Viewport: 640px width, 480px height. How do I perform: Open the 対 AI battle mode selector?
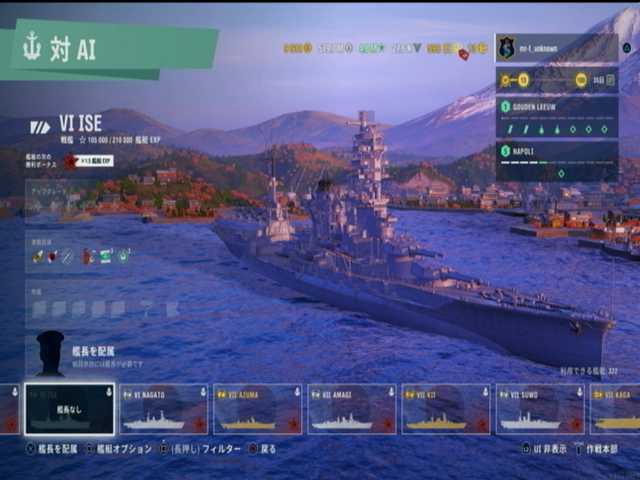pyautogui.click(x=110, y=50)
